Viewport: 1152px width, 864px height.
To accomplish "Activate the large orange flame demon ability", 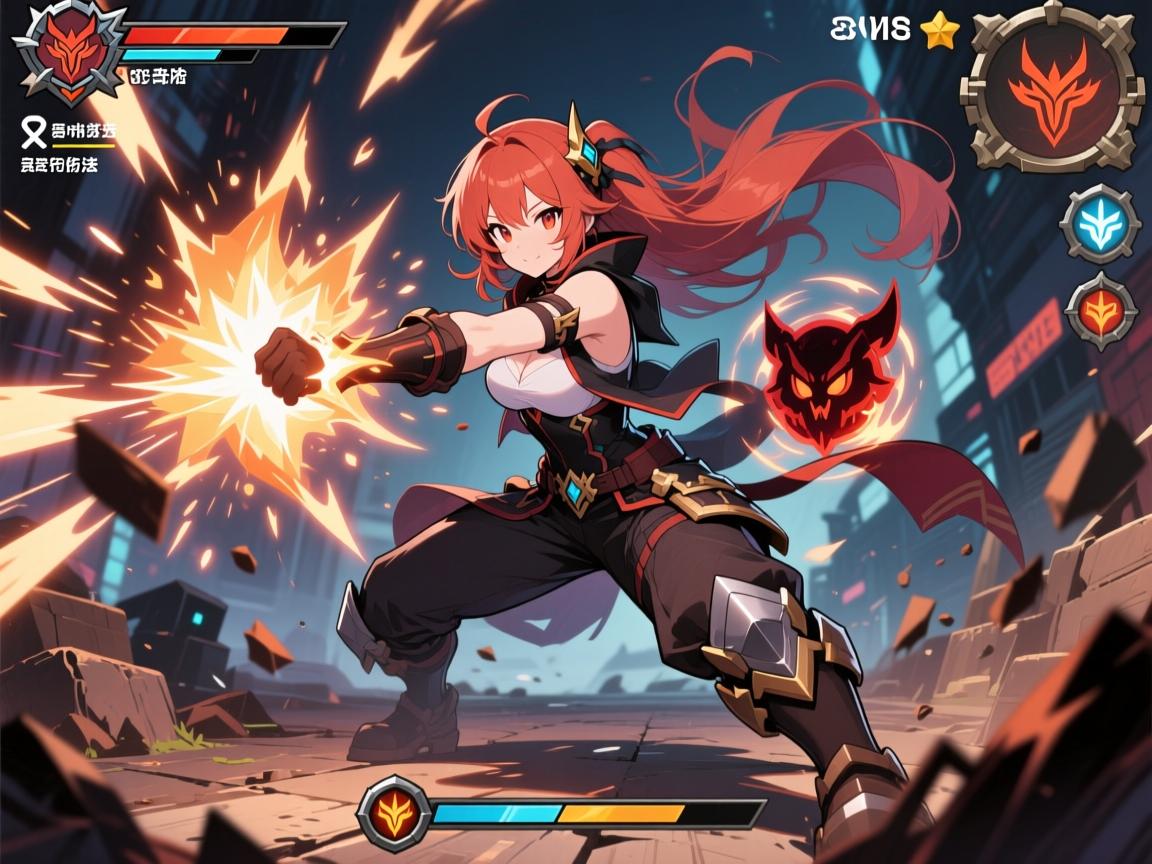I will tap(1052, 88).
